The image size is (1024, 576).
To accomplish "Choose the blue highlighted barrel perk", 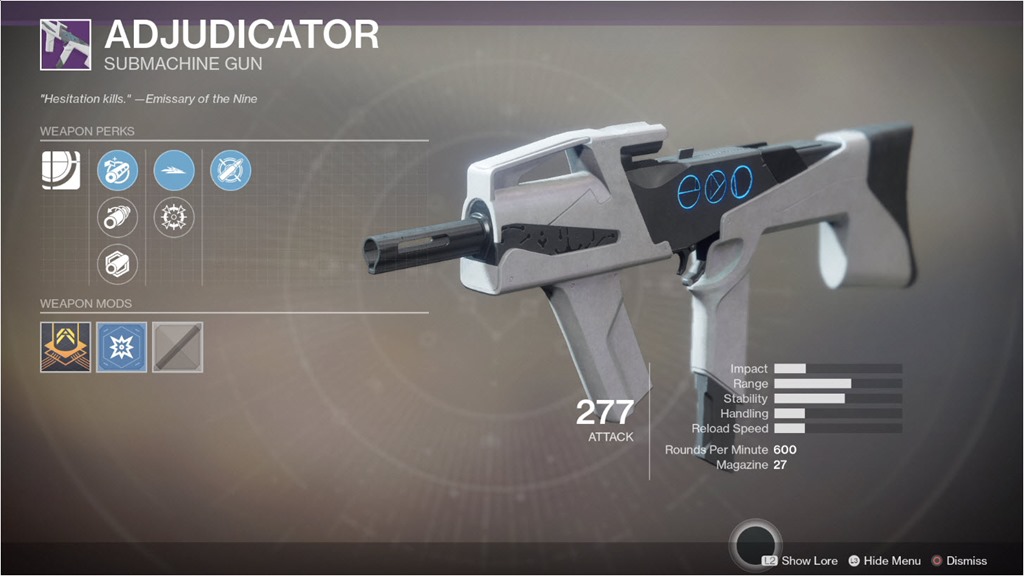I will point(117,171).
